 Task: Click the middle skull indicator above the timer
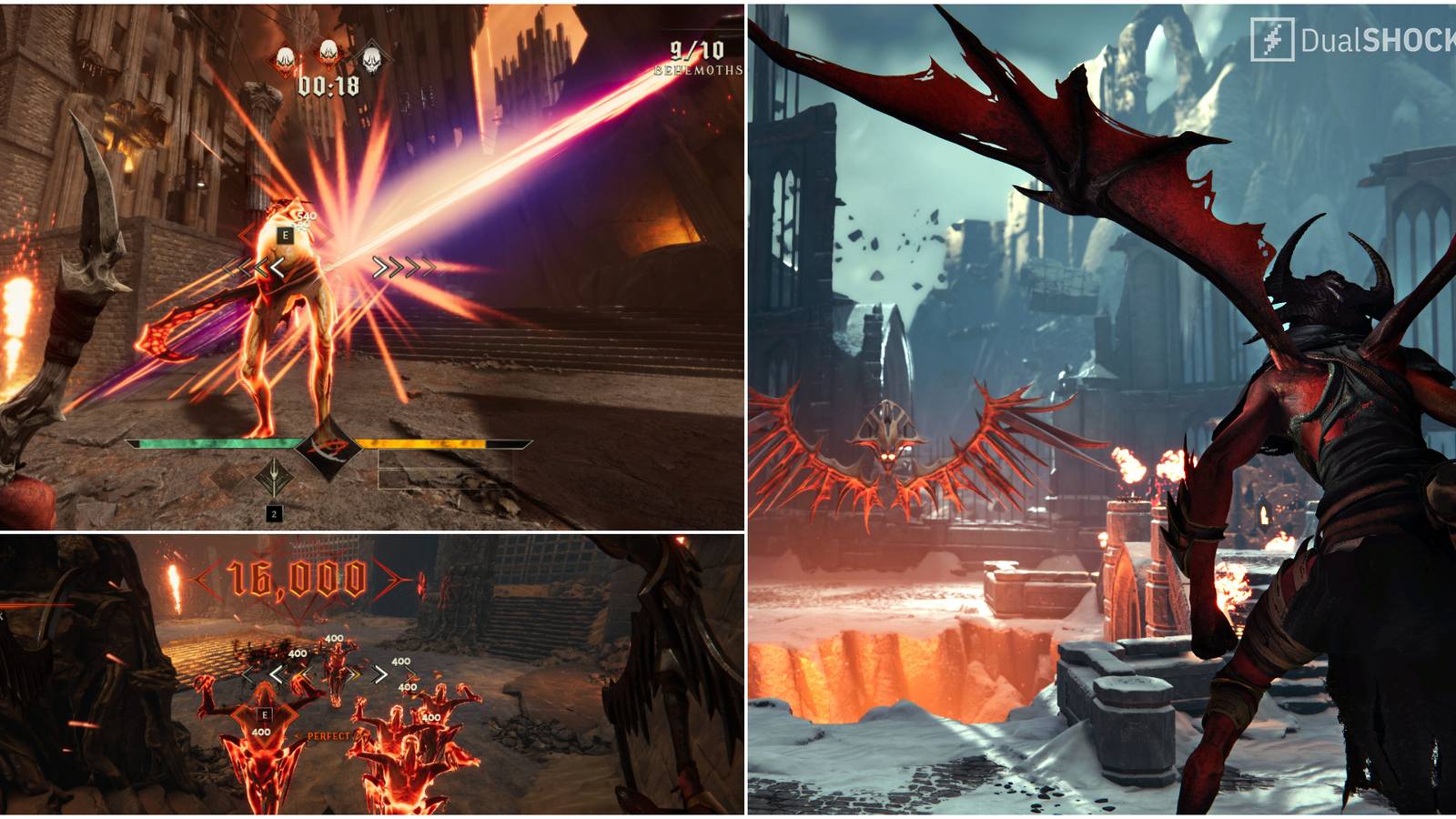[327, 55]
